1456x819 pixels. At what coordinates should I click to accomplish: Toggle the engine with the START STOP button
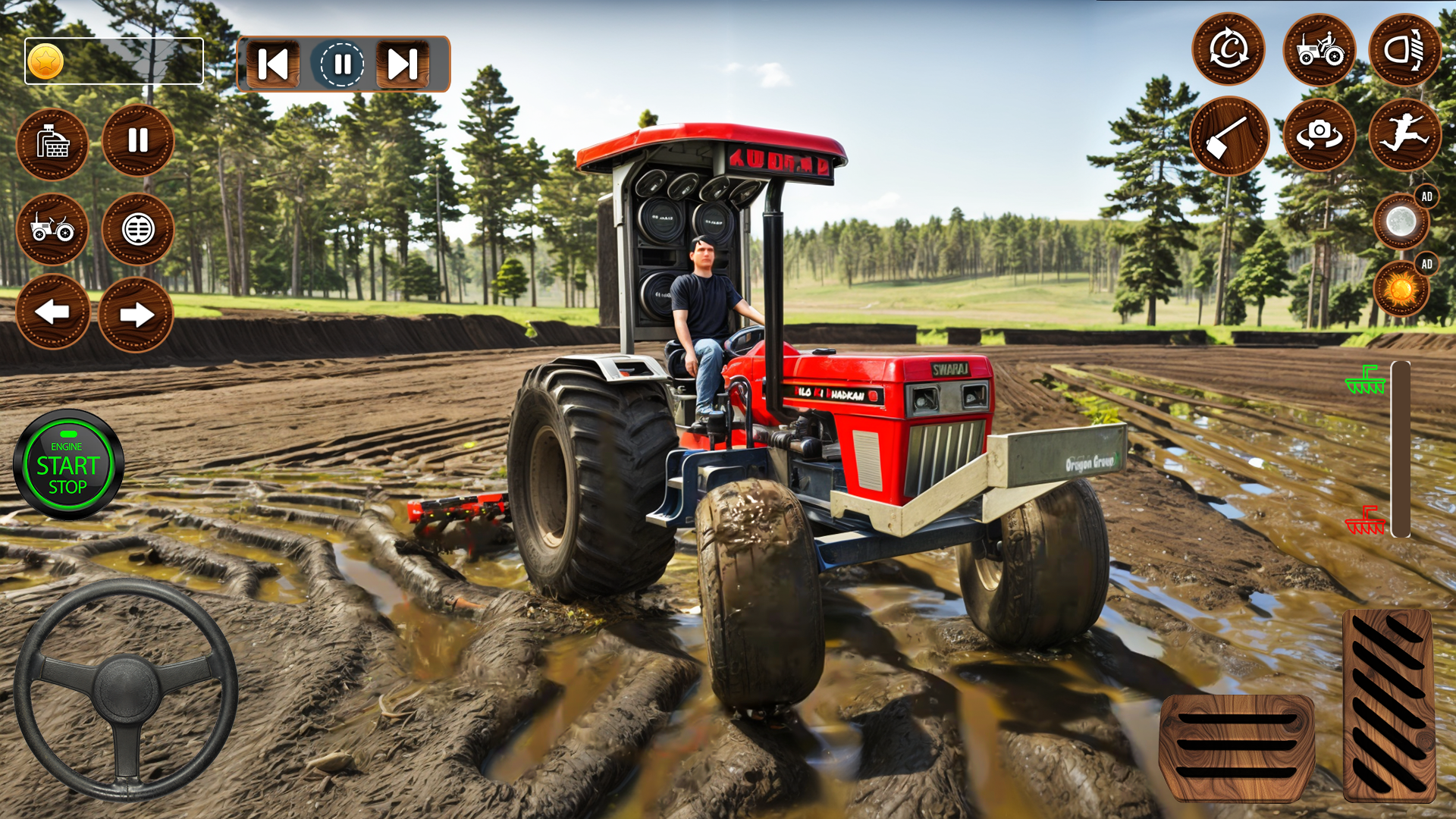click(x=68, y=463)
